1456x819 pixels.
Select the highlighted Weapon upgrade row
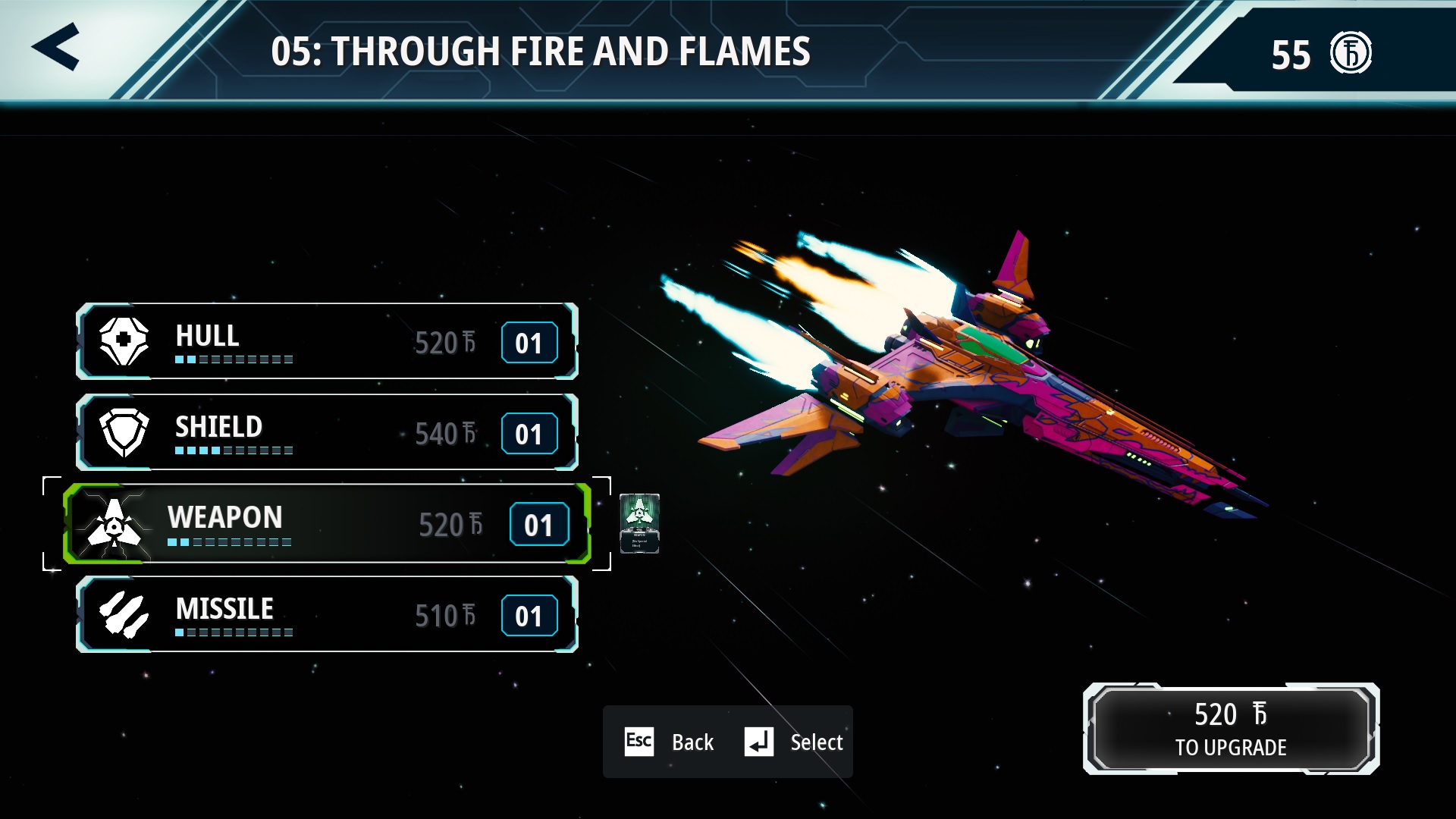(x=327, y=523)
